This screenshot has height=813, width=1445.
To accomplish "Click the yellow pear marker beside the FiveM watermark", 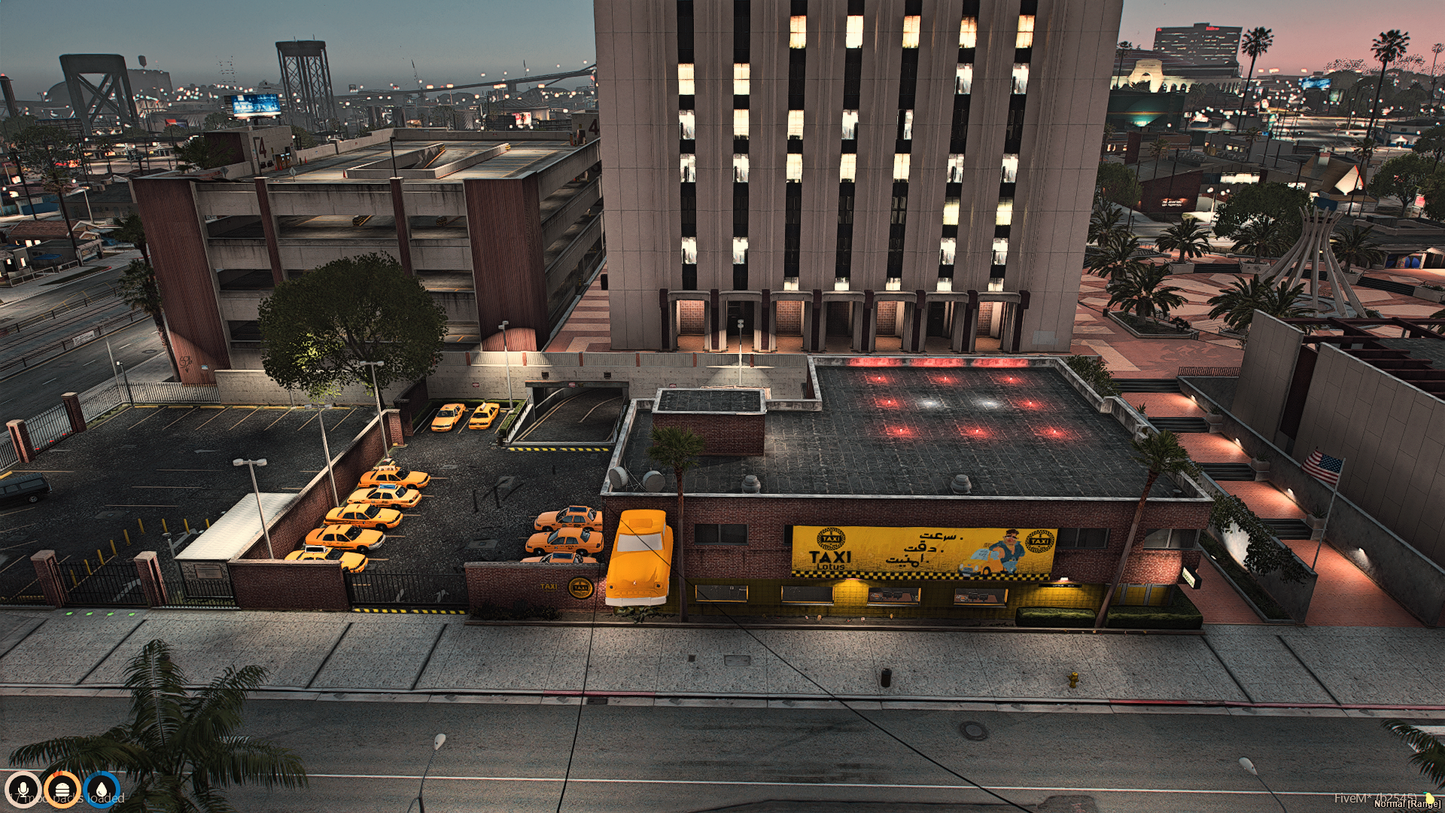I will (x=1429, y=798).
